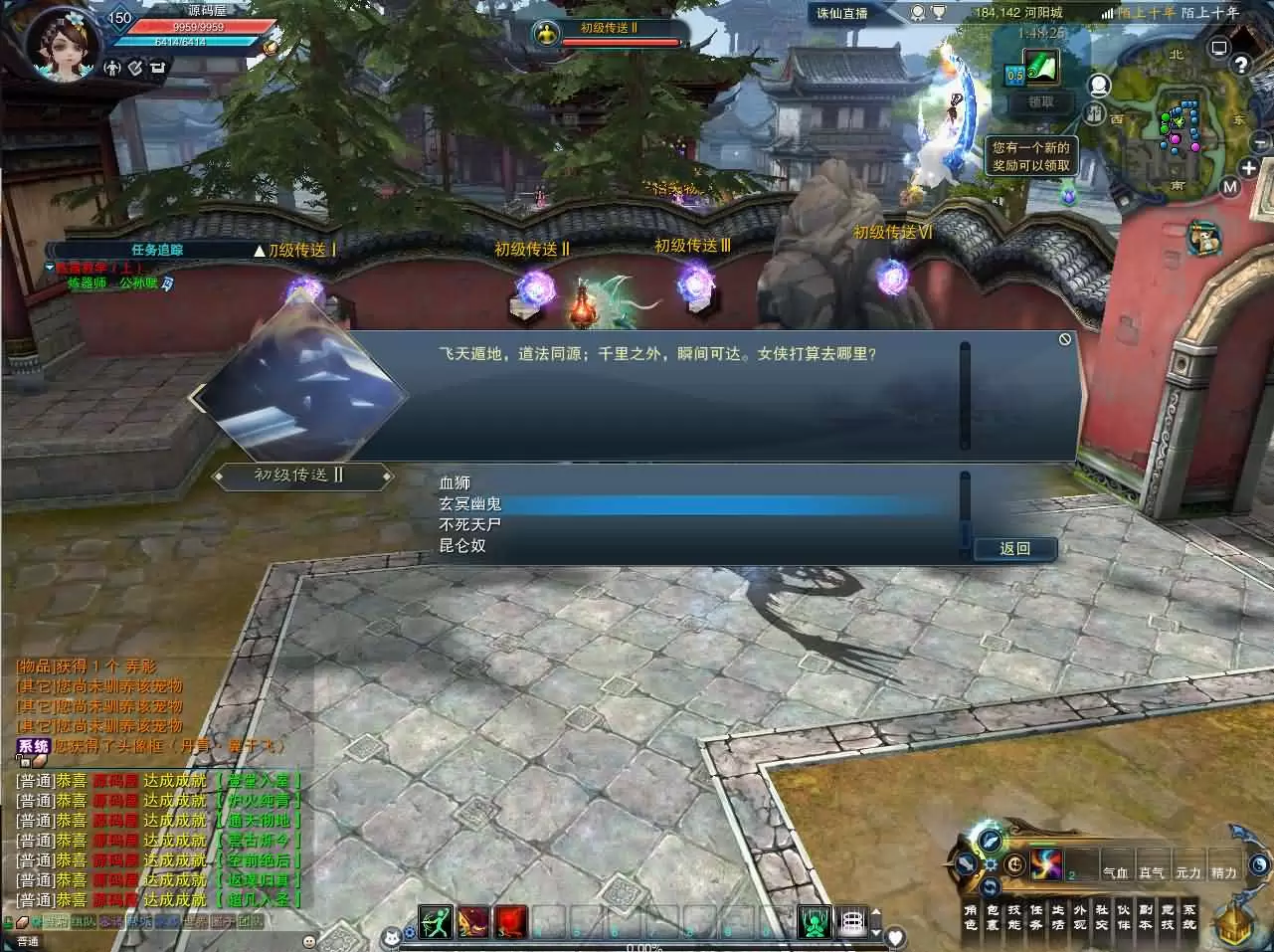Screen dimensions: 1274x952
Task: Click the gear settings icon beside the skill bar
Action: click(x=990, y=864)
